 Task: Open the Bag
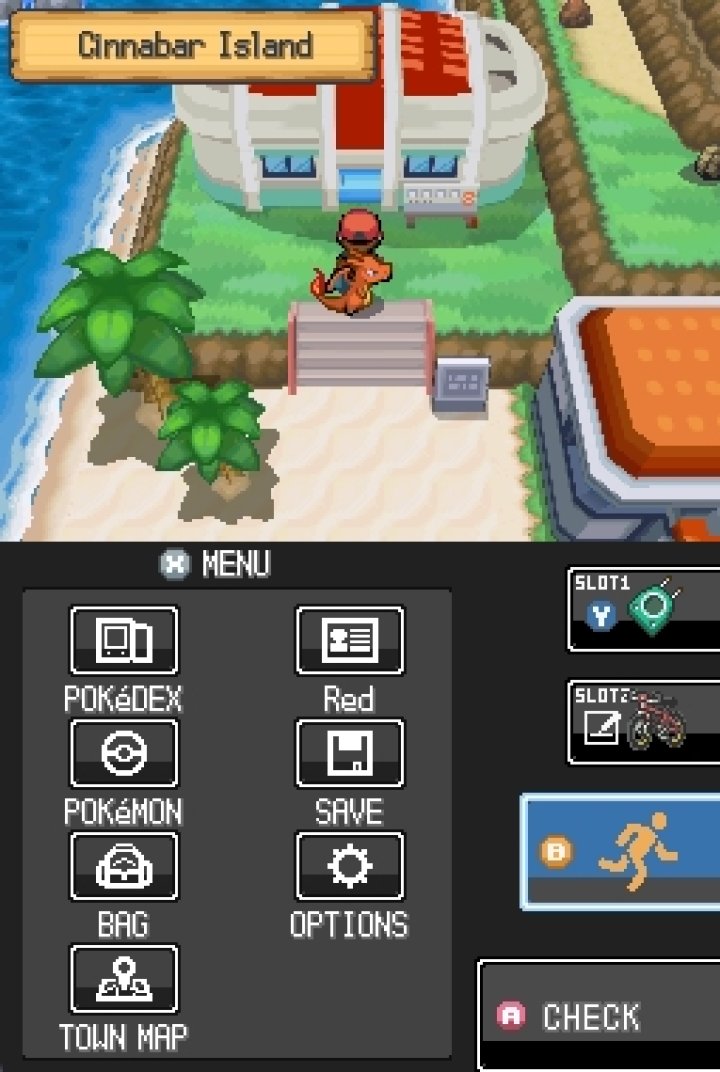click(x=124, y=867)
